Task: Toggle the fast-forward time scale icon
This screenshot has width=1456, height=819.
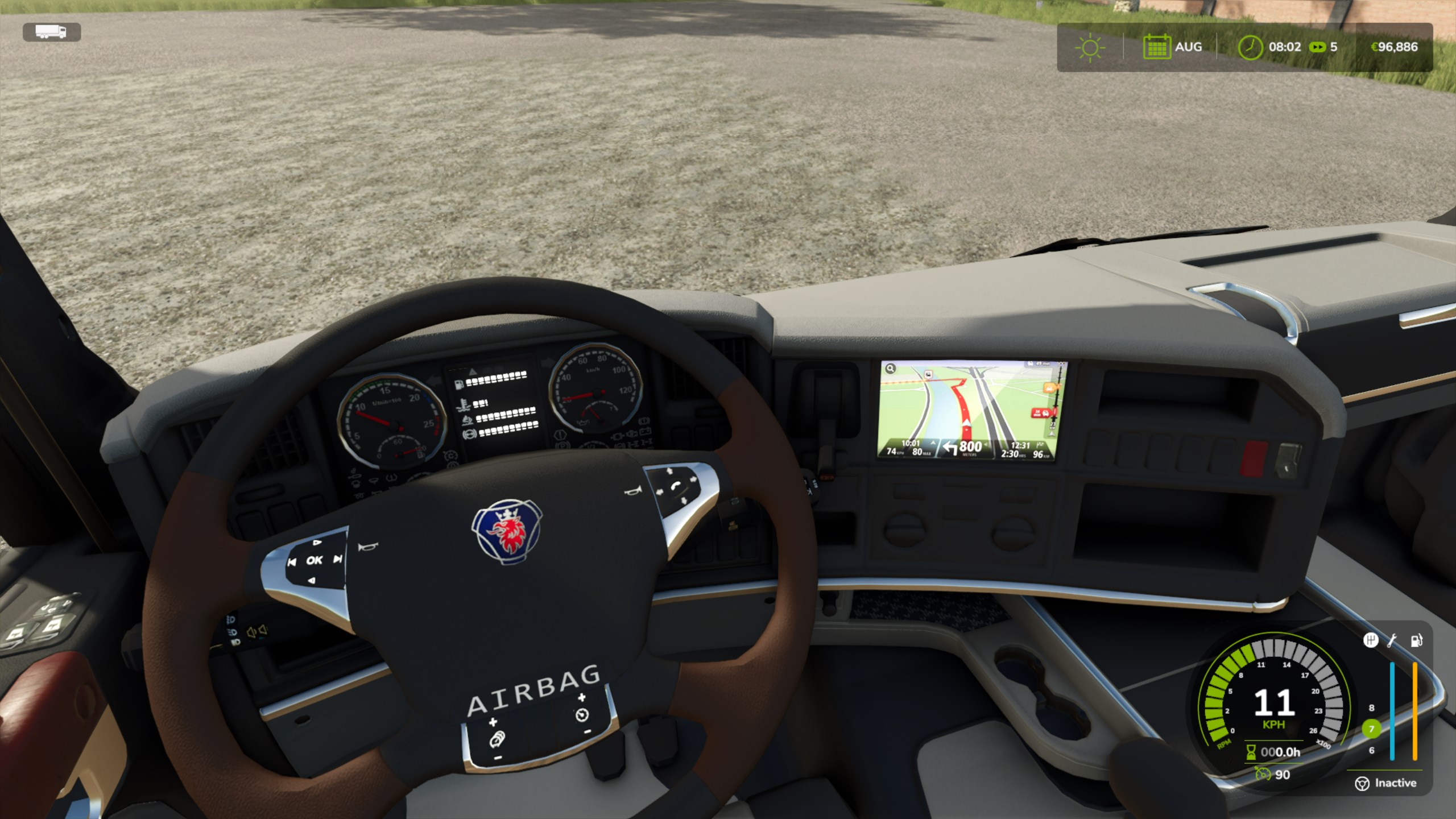Action: tap(1317, 47)
